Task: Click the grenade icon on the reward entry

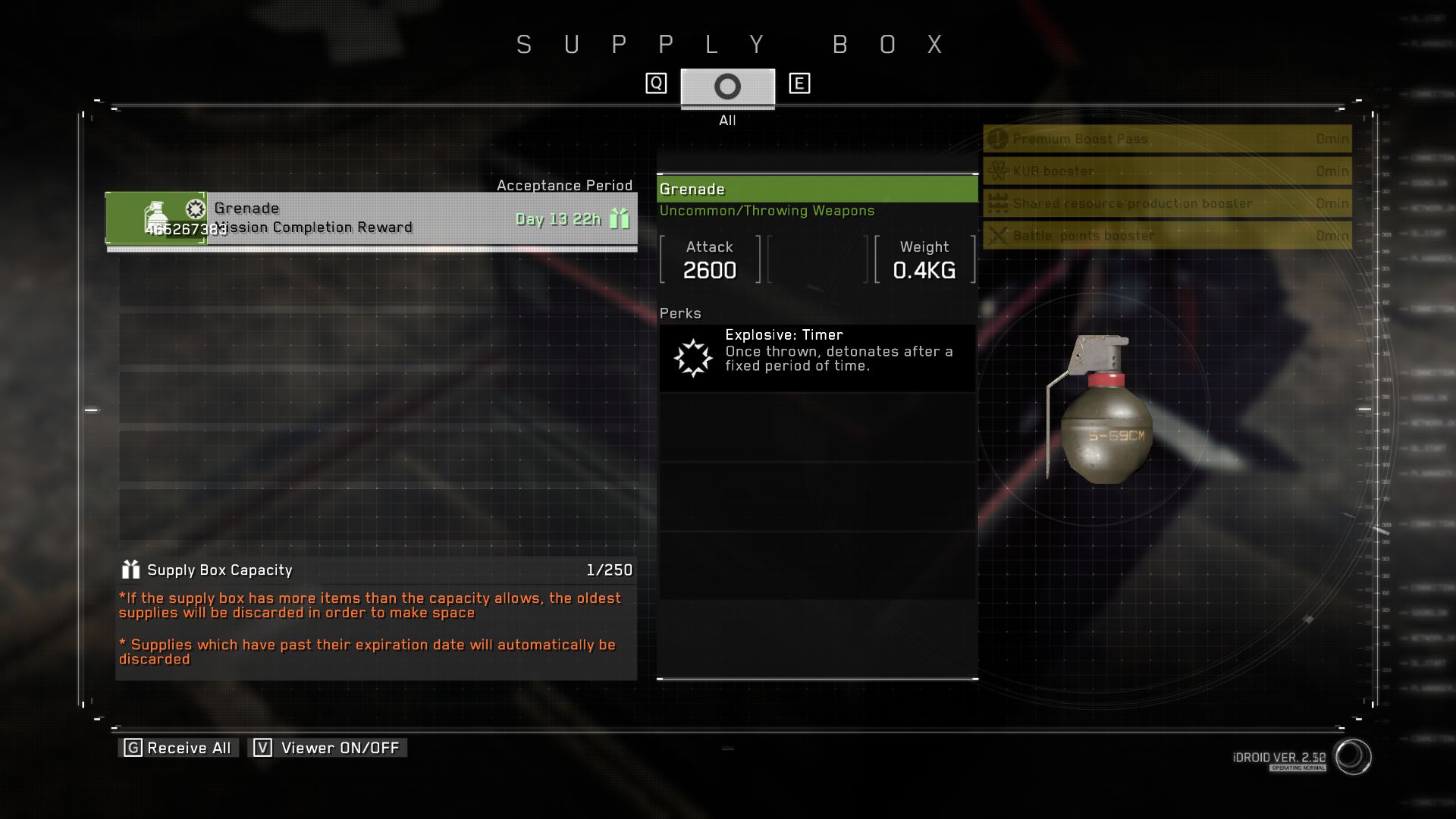Action: pyautogui.click(x=157, y=212)
